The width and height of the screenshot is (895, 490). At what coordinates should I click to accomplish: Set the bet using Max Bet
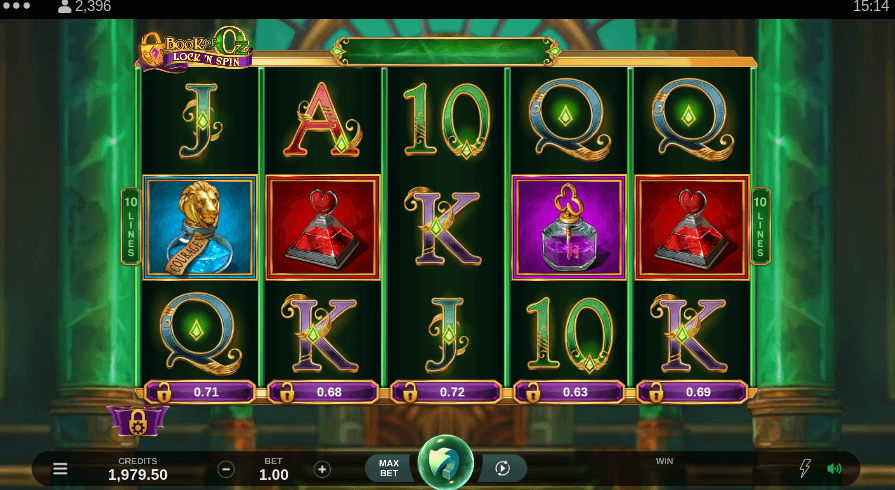pyautogui.click(x=389, y=468)
